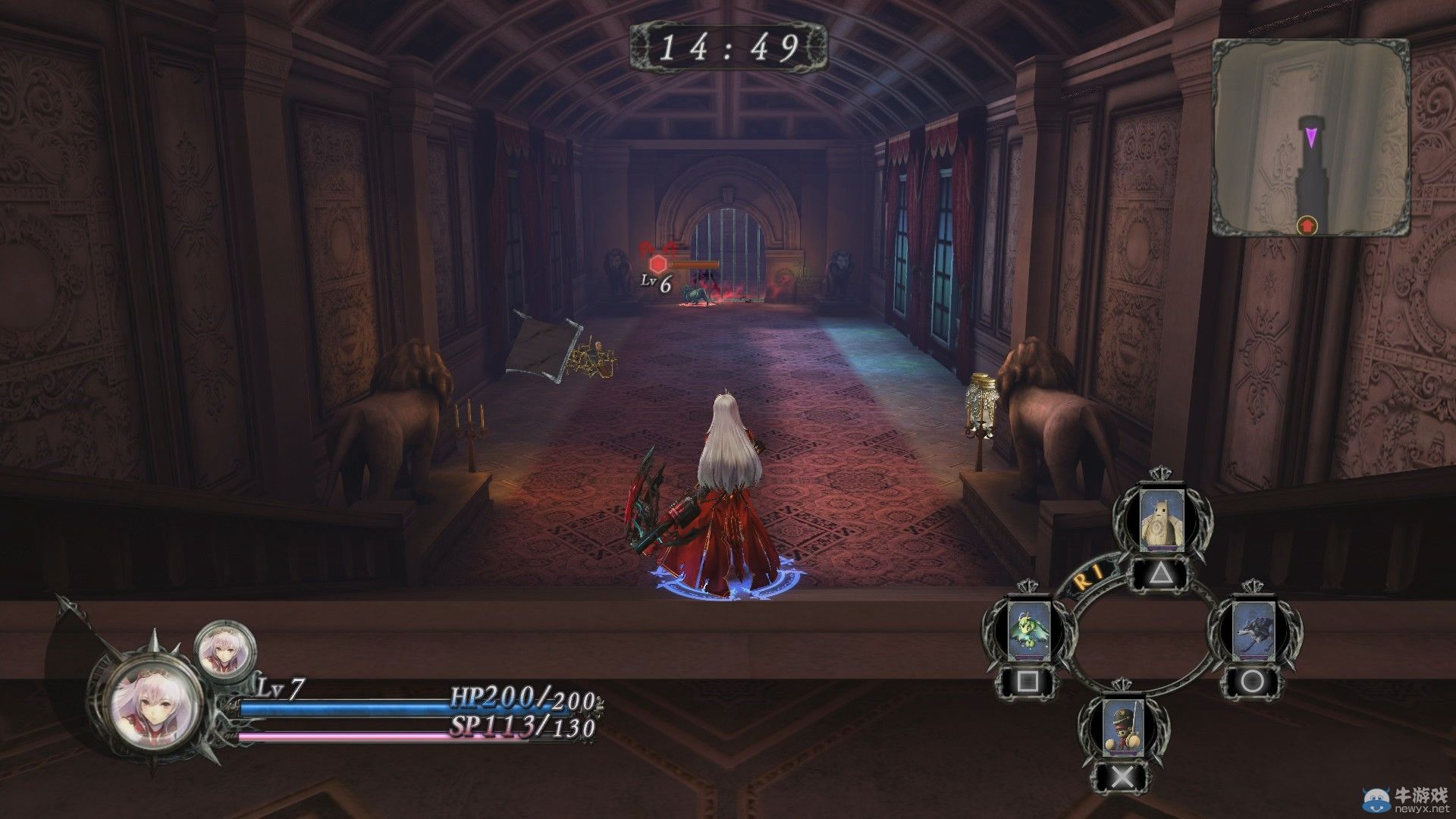Click the red arrow minimap marker
Screen dimensions: 1456x819
(x=1307, y=224)
